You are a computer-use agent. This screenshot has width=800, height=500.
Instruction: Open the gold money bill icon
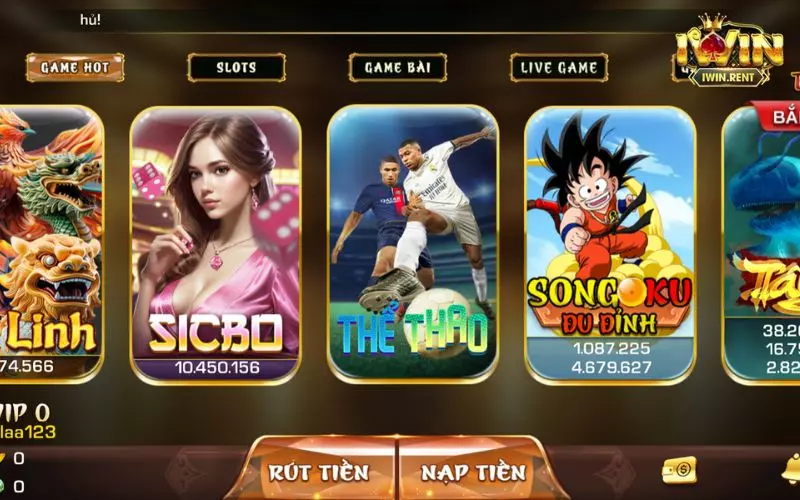(x=679, y=469)
